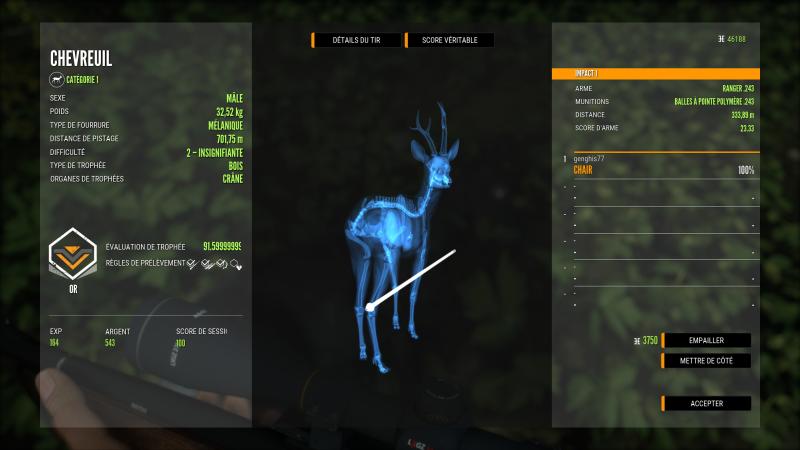
Task: Select the Impact 1 header row
Action: [653, 74]
